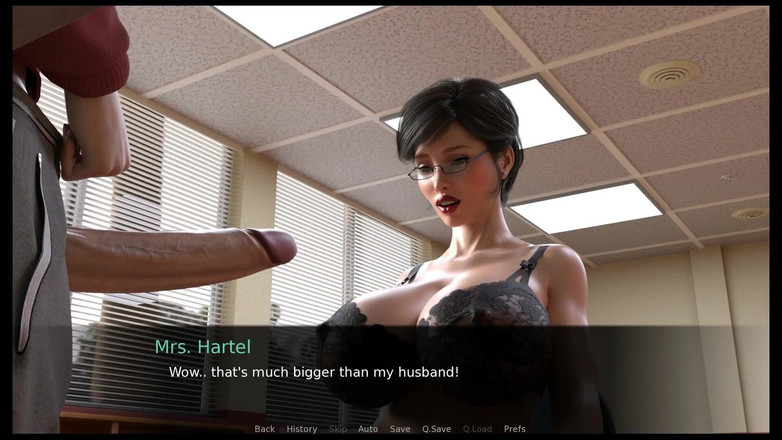Screen dimensions: 782x440
Task: Go Back to the previous dialogue line
Action: (x=264, y=429)
